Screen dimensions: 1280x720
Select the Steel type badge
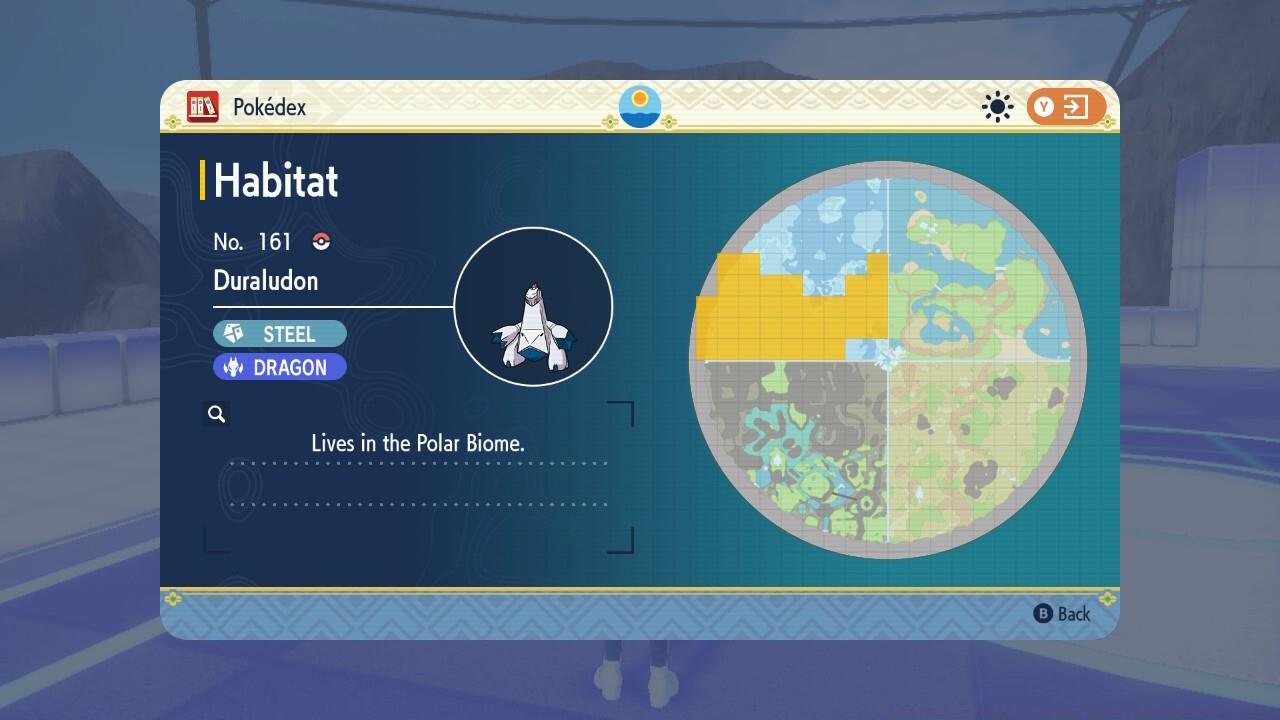(280, 334)
